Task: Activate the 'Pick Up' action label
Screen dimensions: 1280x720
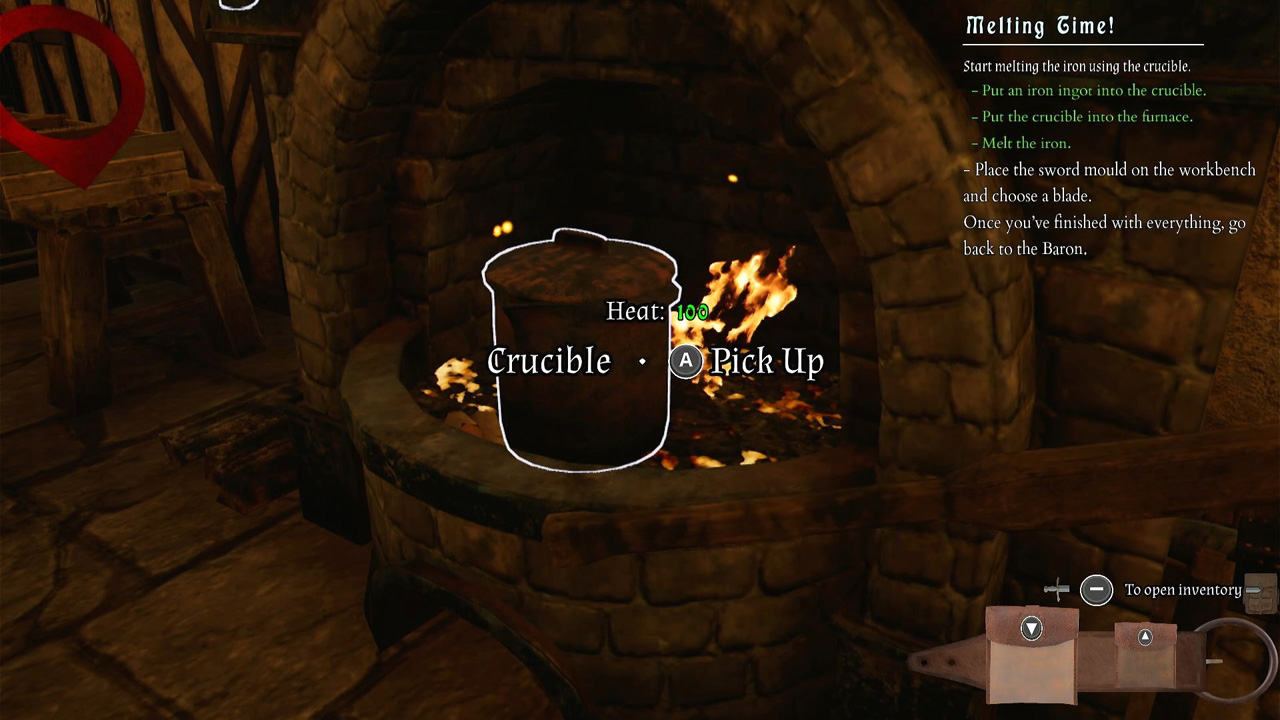Action: (766, 362)
